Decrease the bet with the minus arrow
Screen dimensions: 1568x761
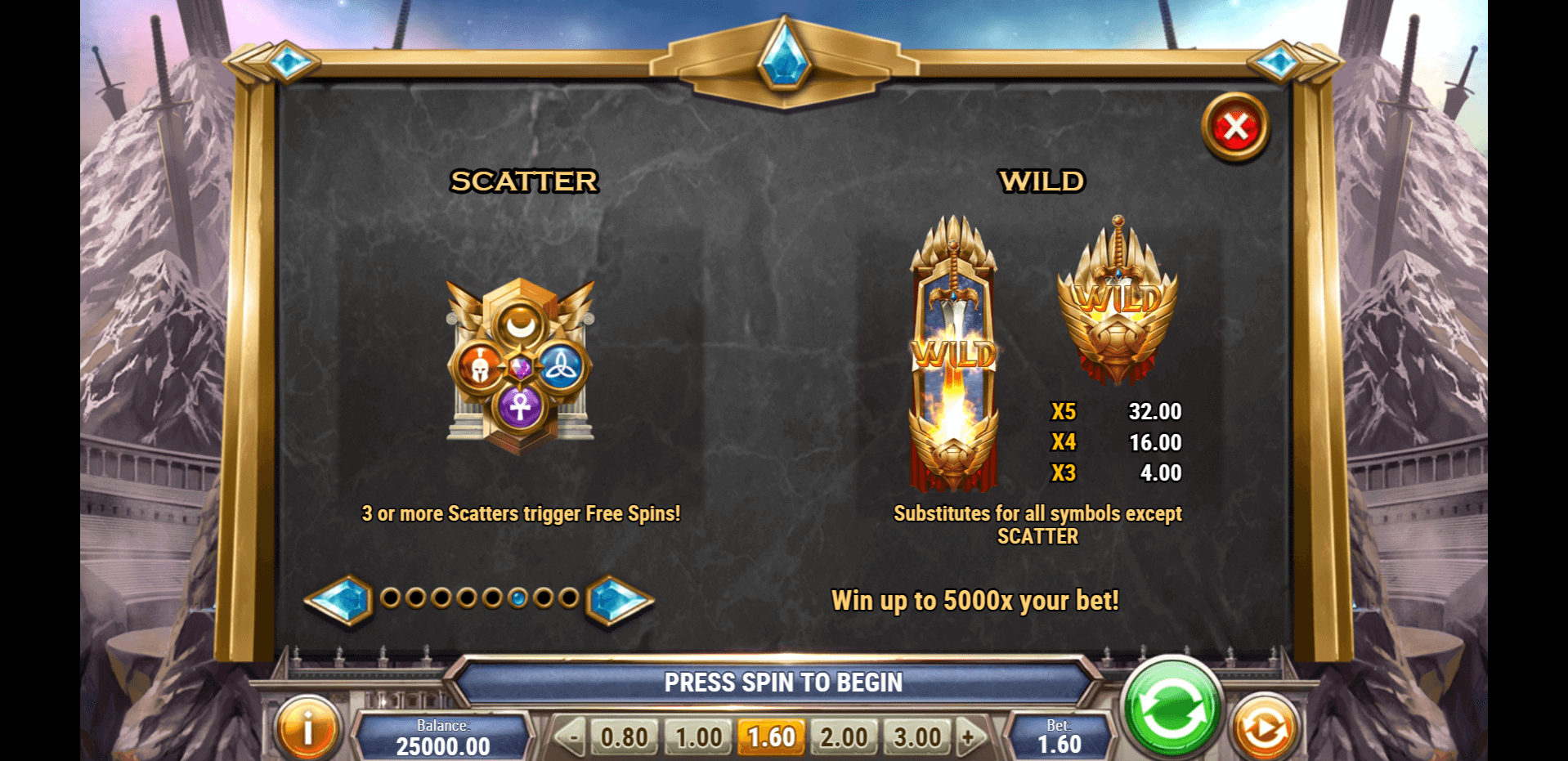click(571, 737)
